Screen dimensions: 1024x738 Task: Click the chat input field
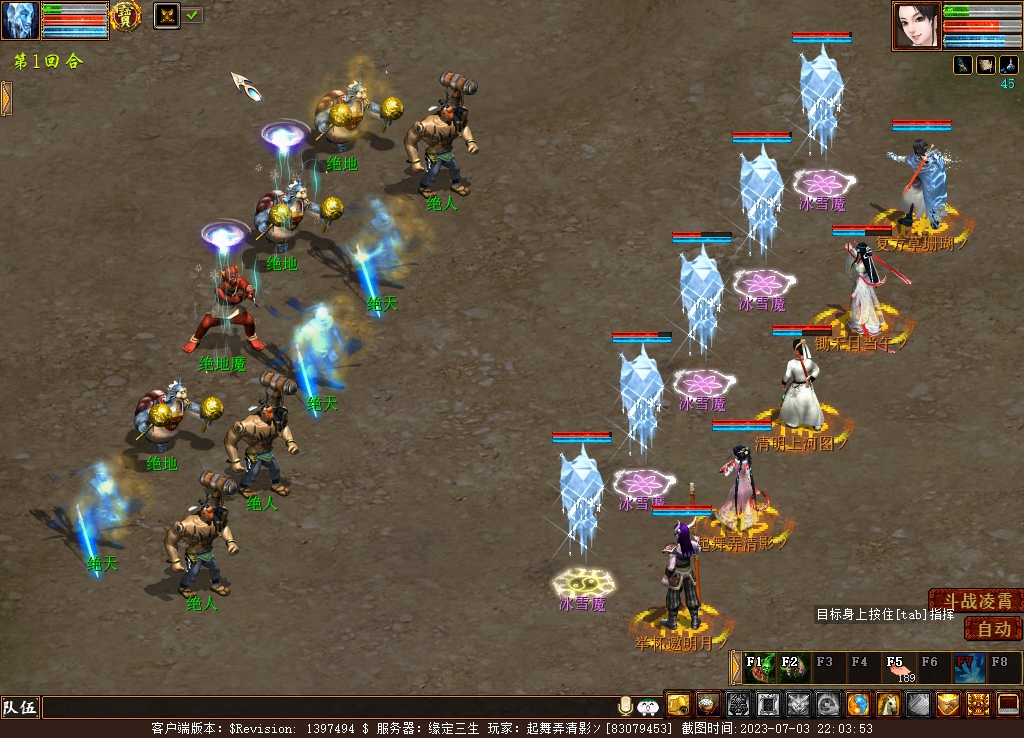(328, 708)
